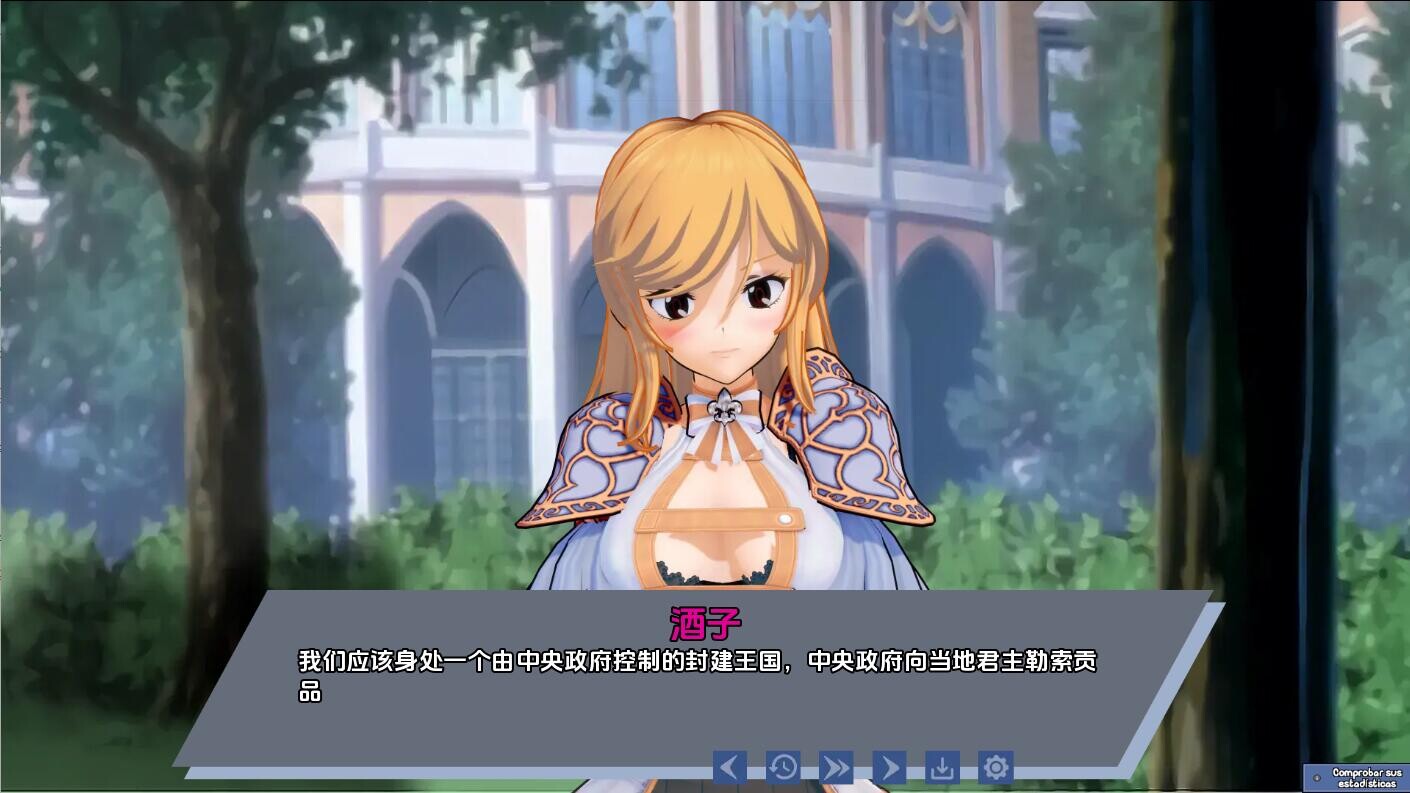Image resolution: width=1410 pixels, height=793 pixels.
Task: Click the speaker name 酒子
Action: [706, 621]
